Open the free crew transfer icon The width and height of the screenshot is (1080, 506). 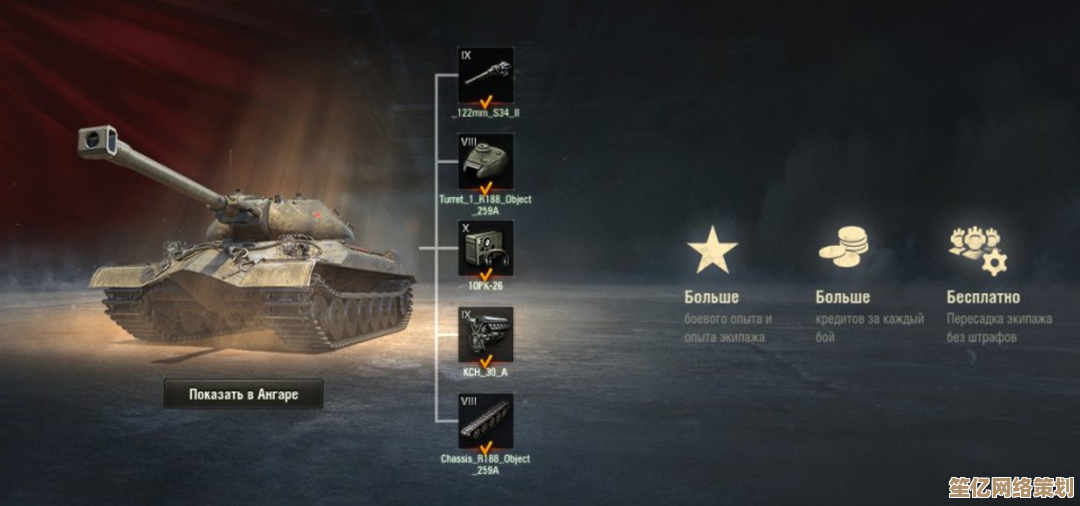977,250
